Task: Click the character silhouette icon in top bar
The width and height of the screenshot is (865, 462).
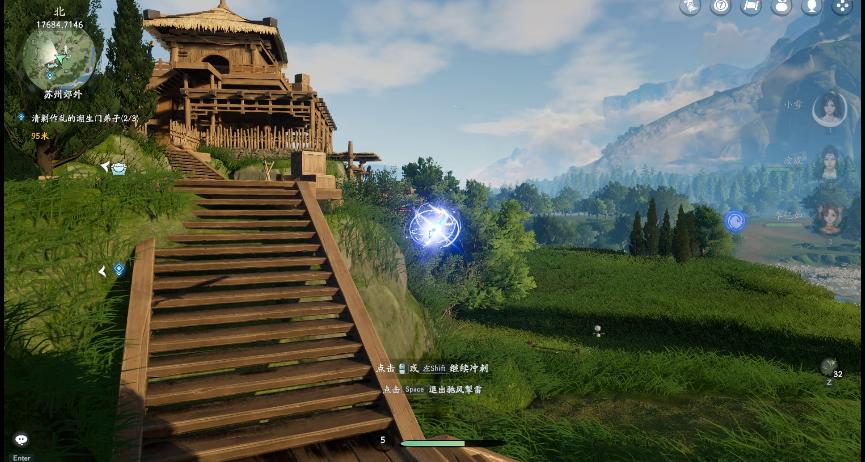Action: click(x=811, y=7)
